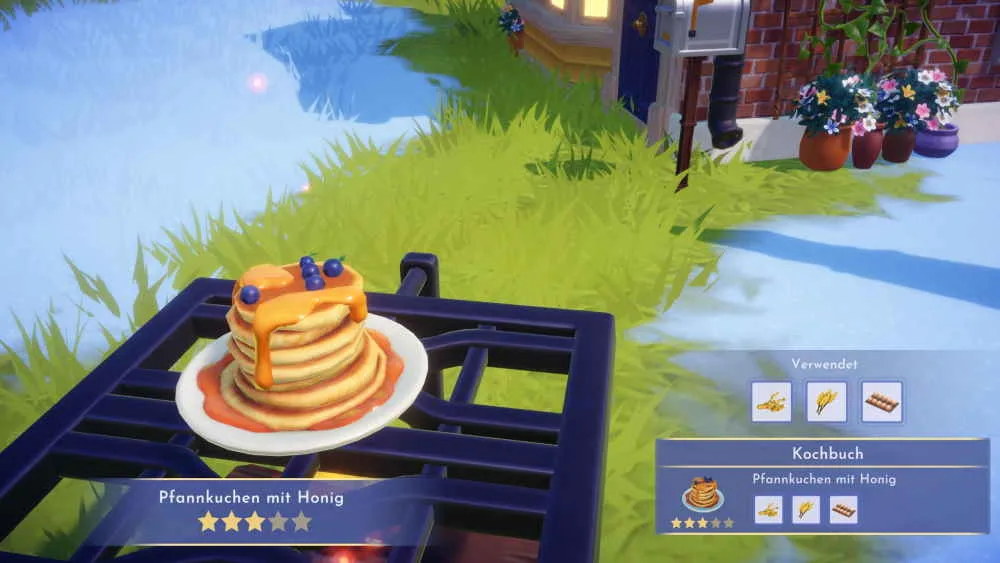Select the wheat ingredient under Verwendet
This screenshot has height=563, width=1000.
coord(826,402)
